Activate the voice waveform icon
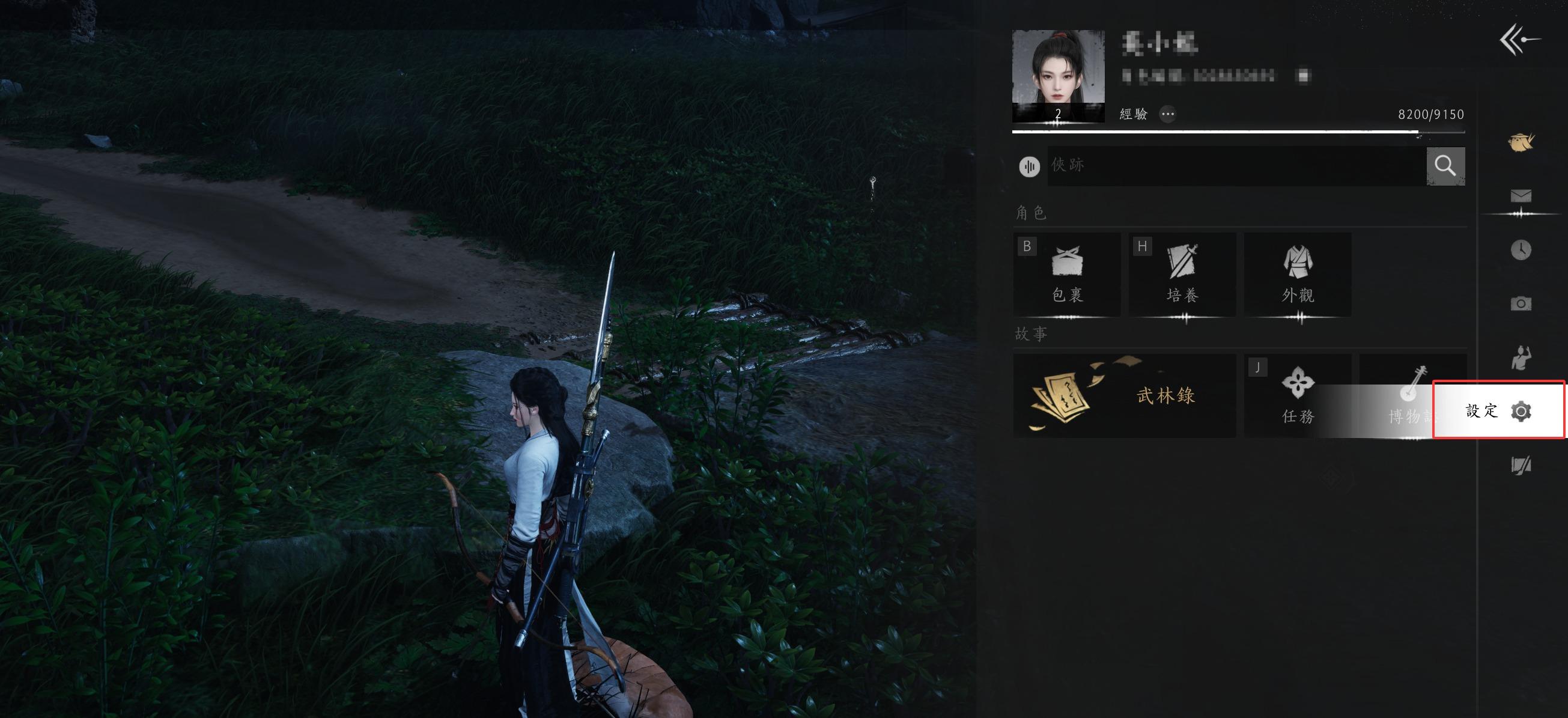The width and height of the screenshot is (1568, 718). [x=1029, y=166]
